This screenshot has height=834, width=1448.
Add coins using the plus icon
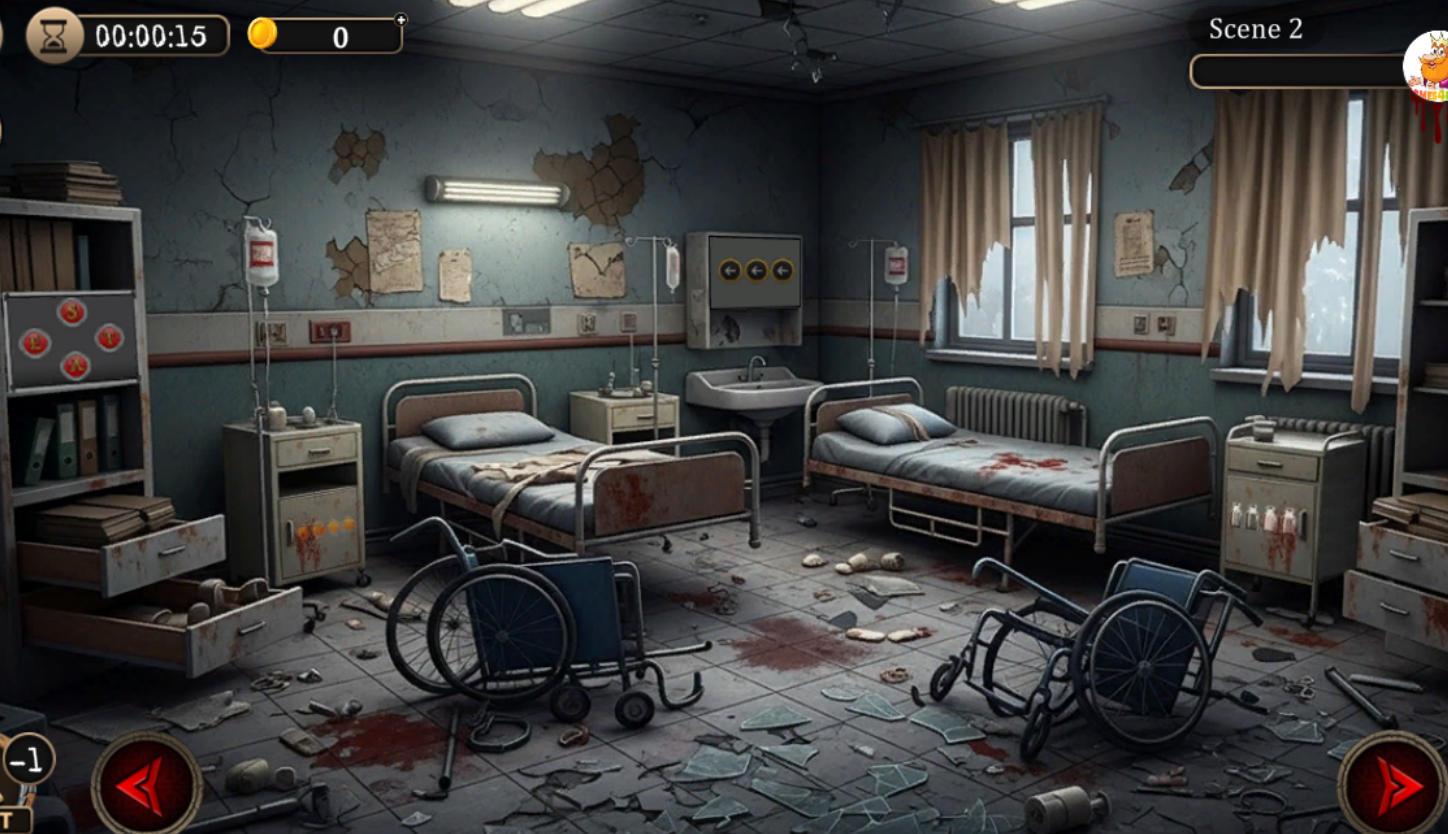(x=401, y=19)
